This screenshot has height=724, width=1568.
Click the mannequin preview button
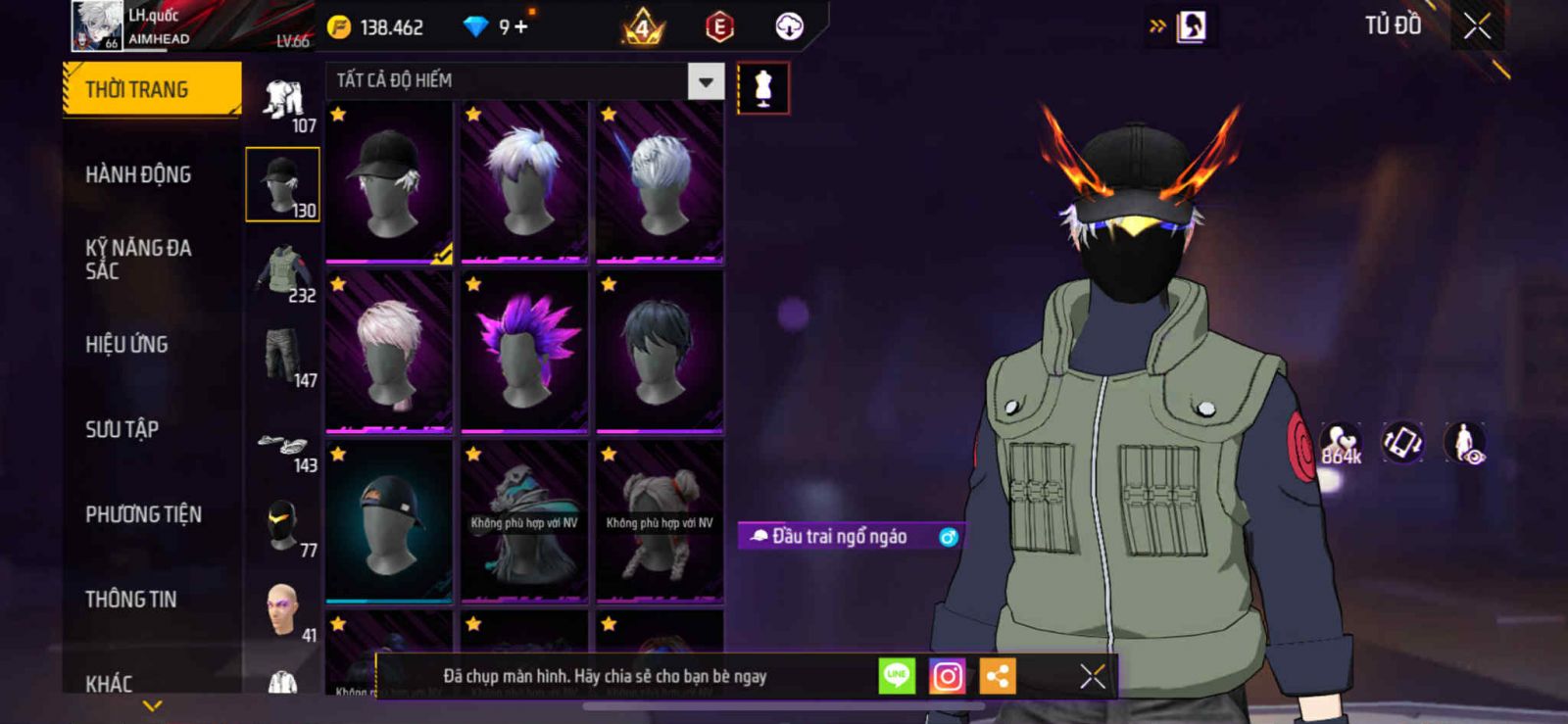(763, 88)
